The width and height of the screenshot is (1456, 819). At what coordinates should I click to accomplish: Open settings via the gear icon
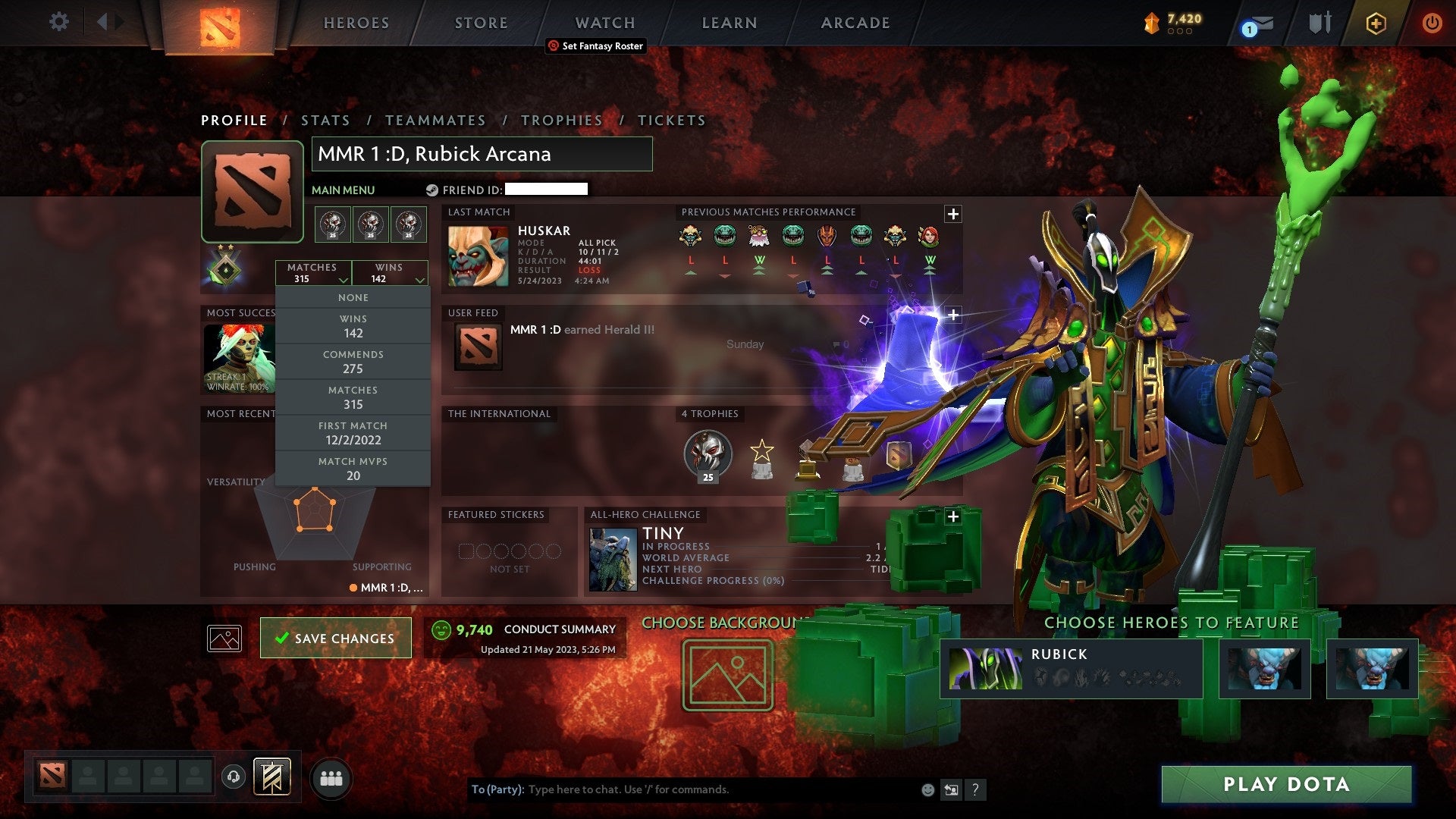(58, 22)
